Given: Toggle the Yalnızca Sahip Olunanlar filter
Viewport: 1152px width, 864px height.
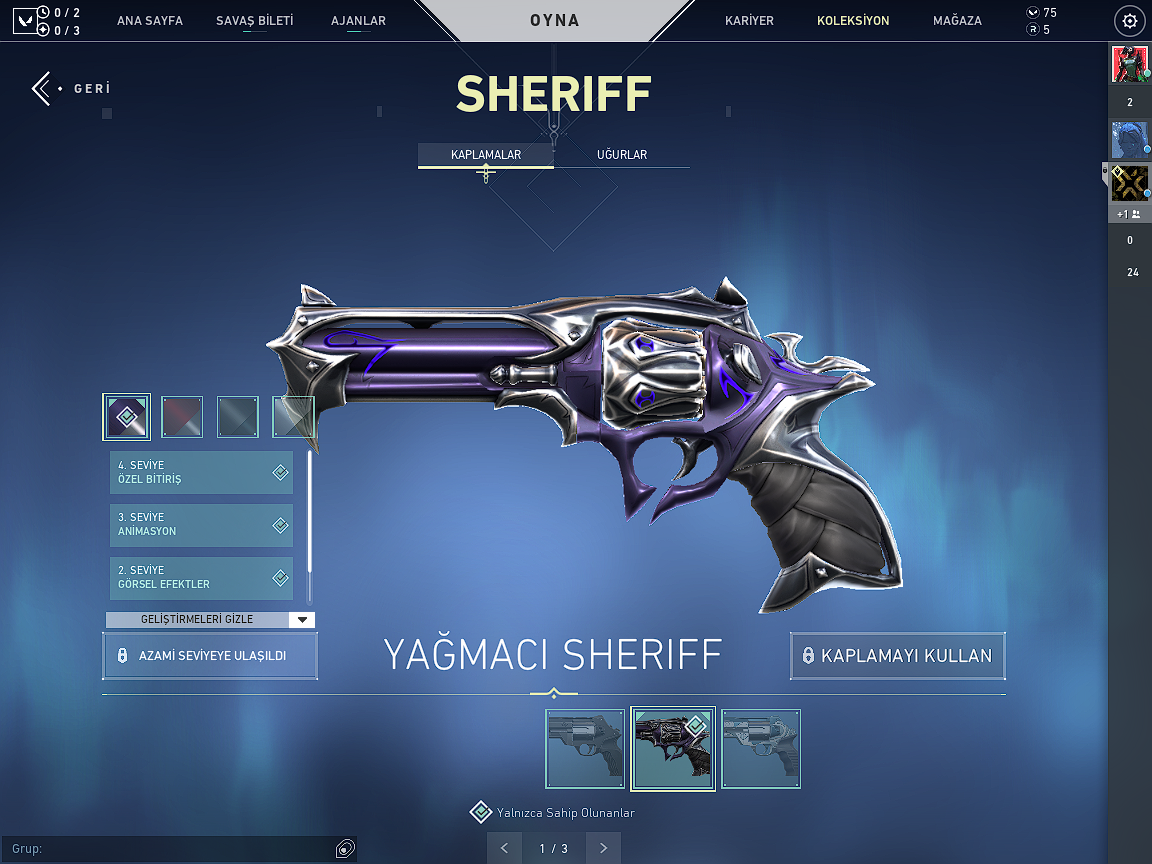Looking at the screenshot, I should click(x=482, y=812).
